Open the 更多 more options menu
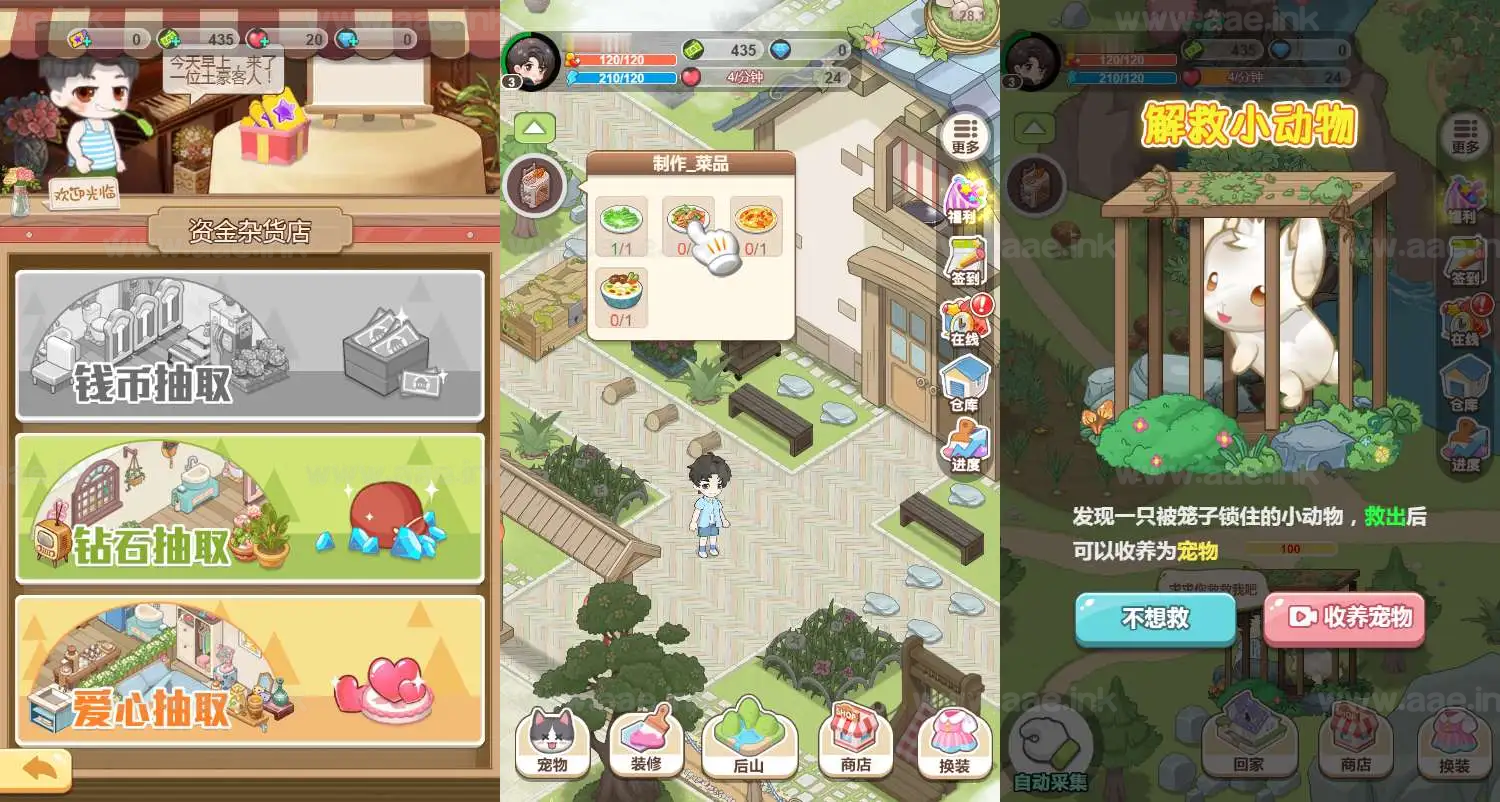The height and width of the screenshot is (802, 1500). click(965, 137)
